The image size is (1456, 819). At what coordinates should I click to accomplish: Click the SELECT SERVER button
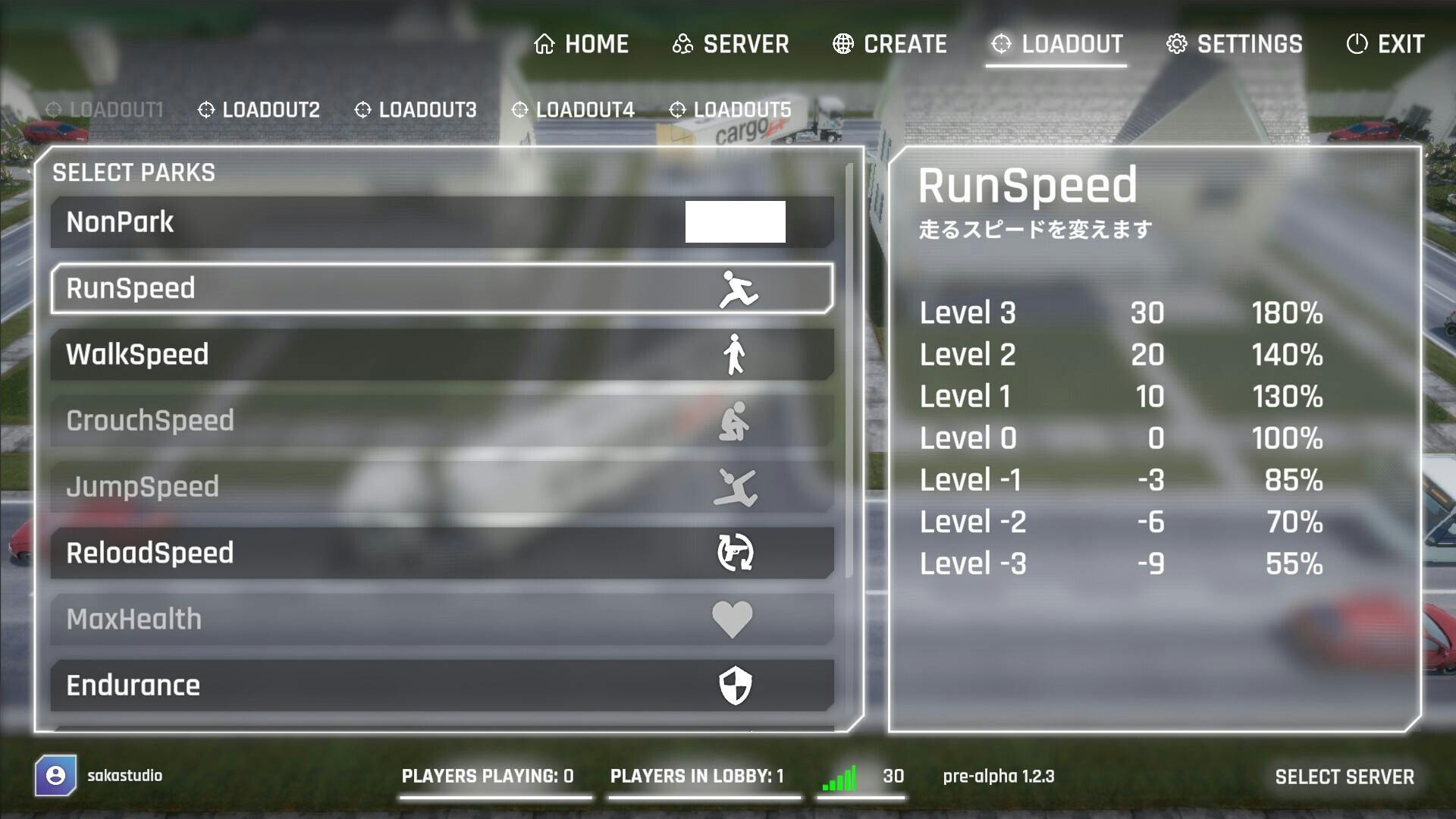pyautogui.click(x=1344, y=777)
